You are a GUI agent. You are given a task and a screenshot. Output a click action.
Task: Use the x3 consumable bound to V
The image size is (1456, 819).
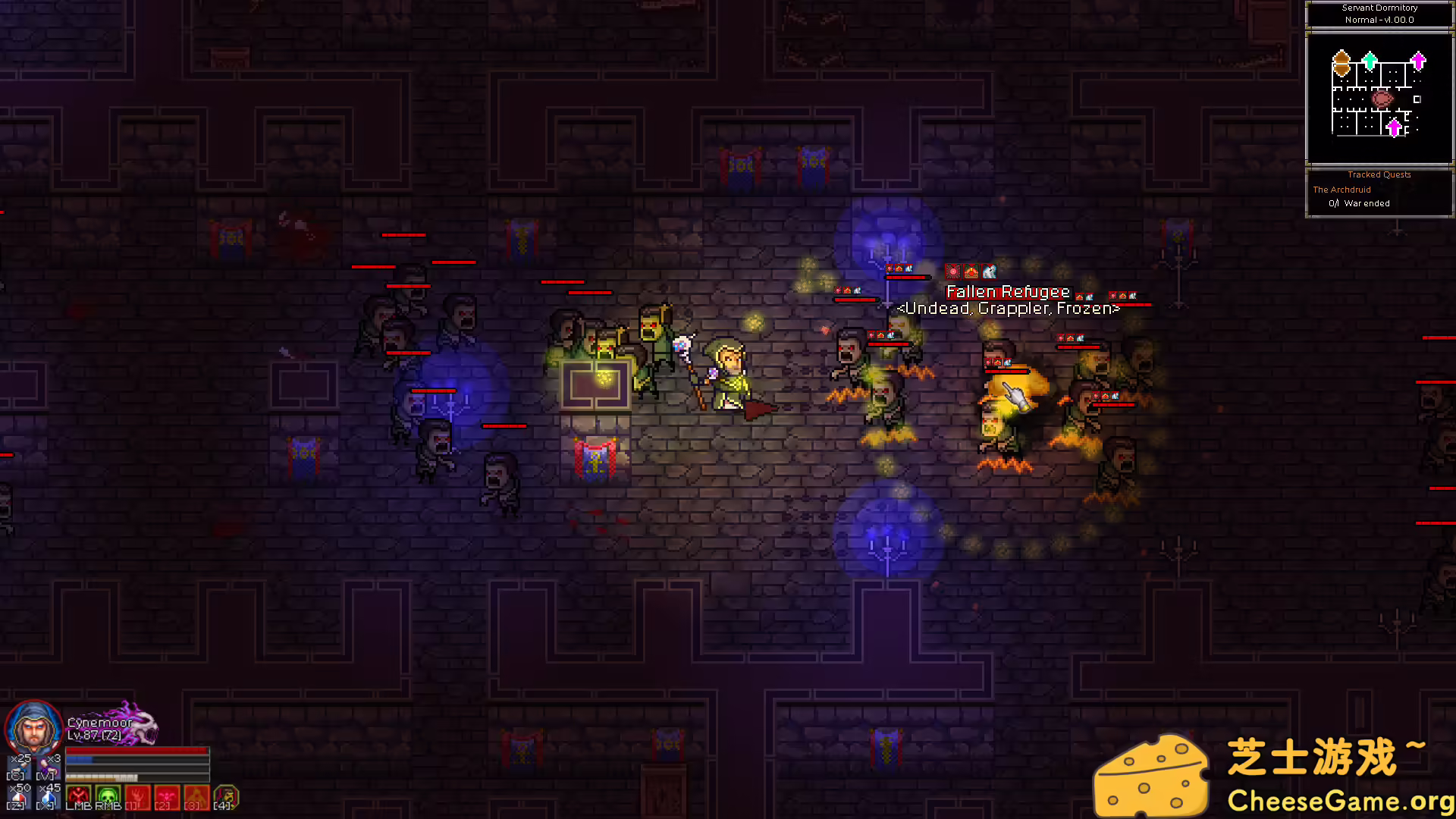tap(47, 767)
